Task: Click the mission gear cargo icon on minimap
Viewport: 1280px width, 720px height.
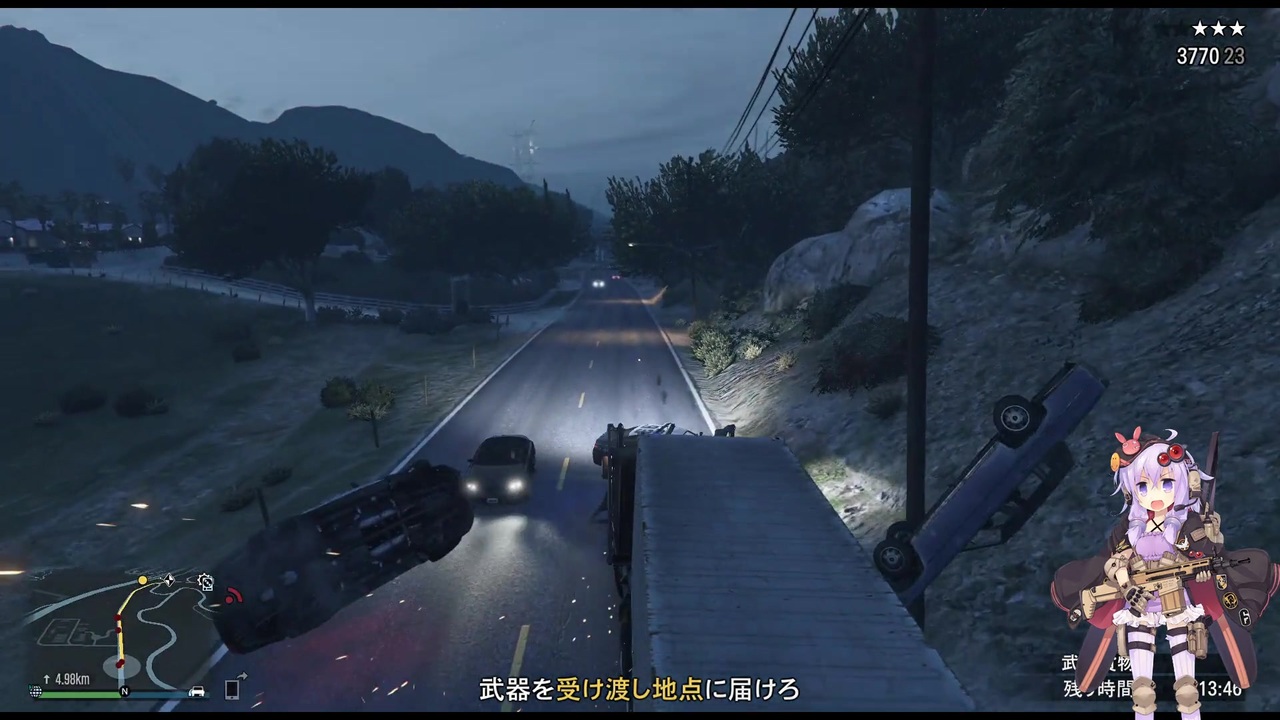Action: pos(206,583)
